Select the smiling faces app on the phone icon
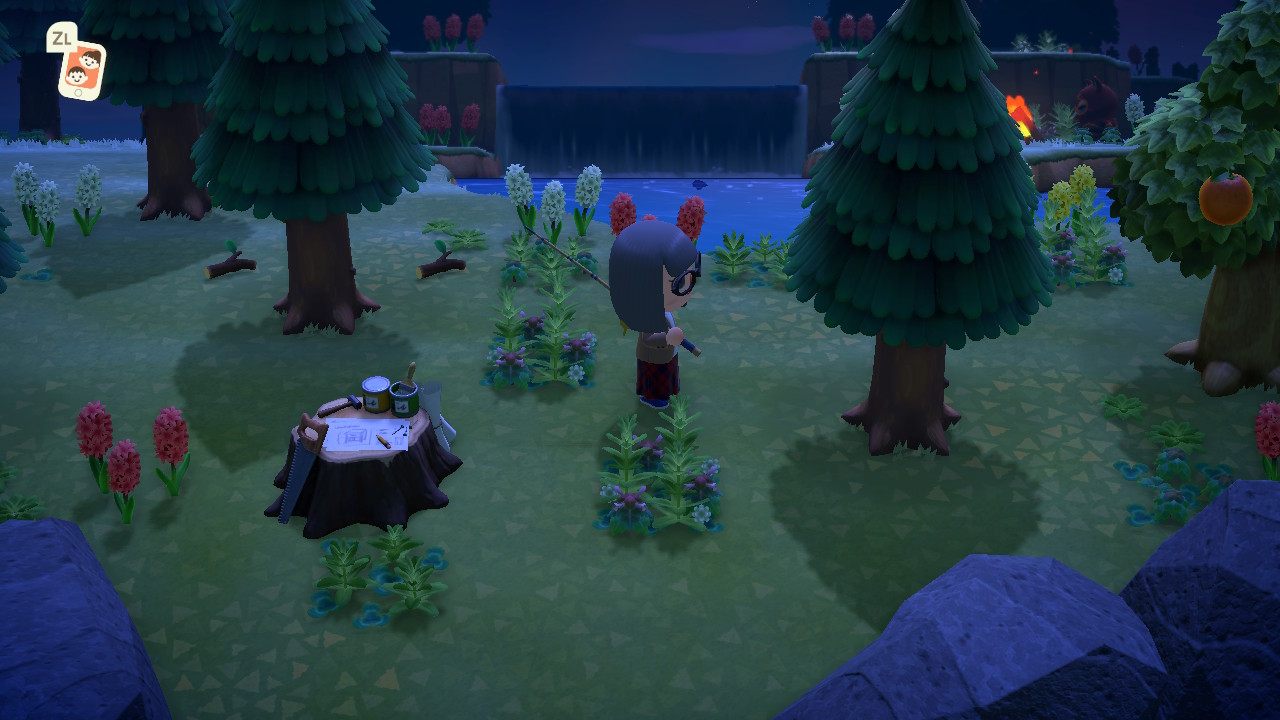The image size is (1280, 720). (83, 68)
